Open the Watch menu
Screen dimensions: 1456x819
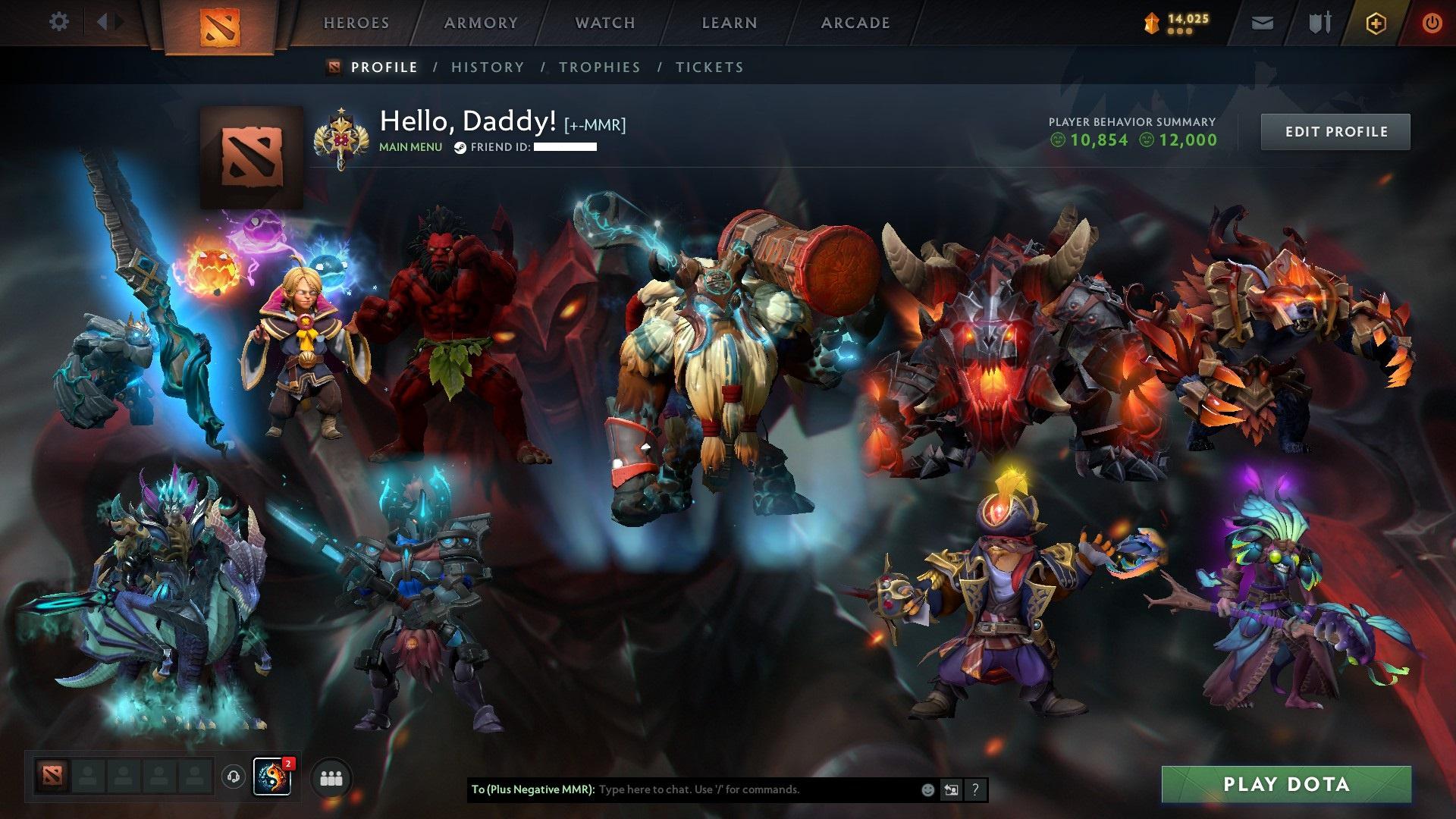[x=605, y=23]
